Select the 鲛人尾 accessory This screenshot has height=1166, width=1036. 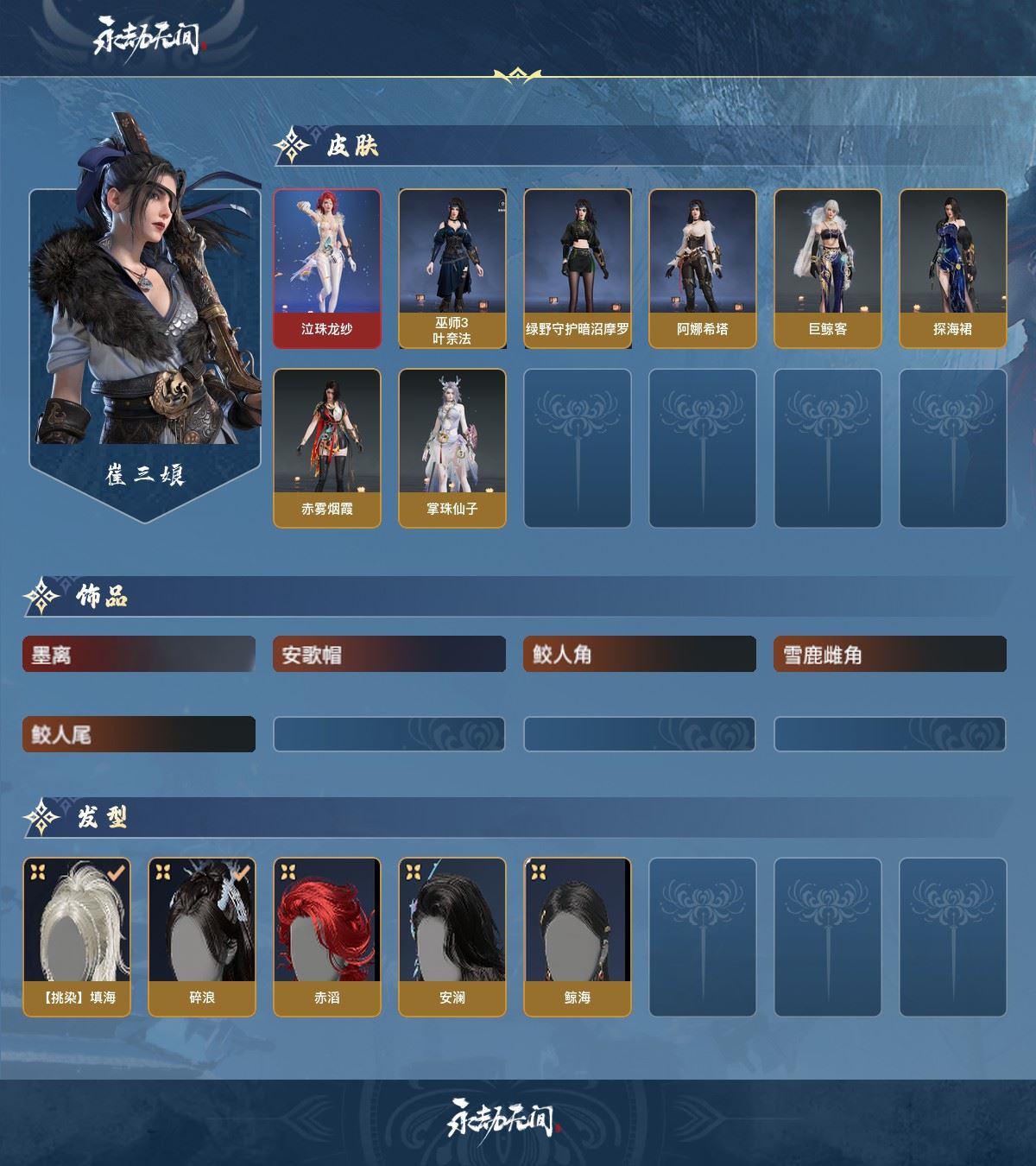pyautogui.click(x=139, y=734)
